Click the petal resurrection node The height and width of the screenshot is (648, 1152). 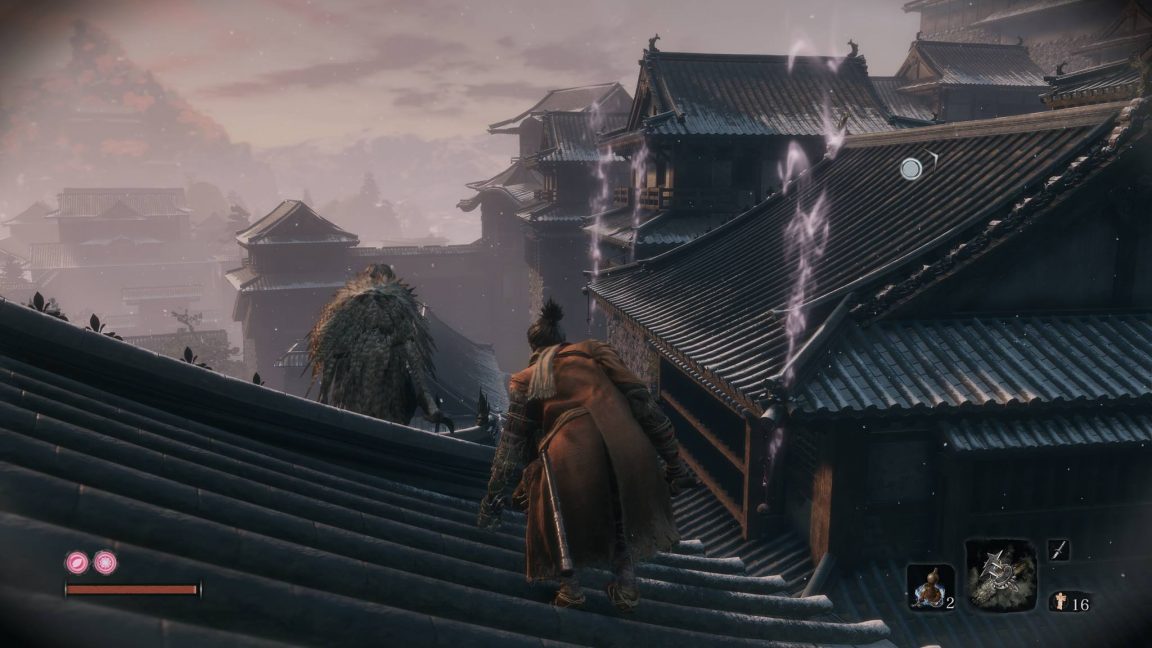coord(77,562)
